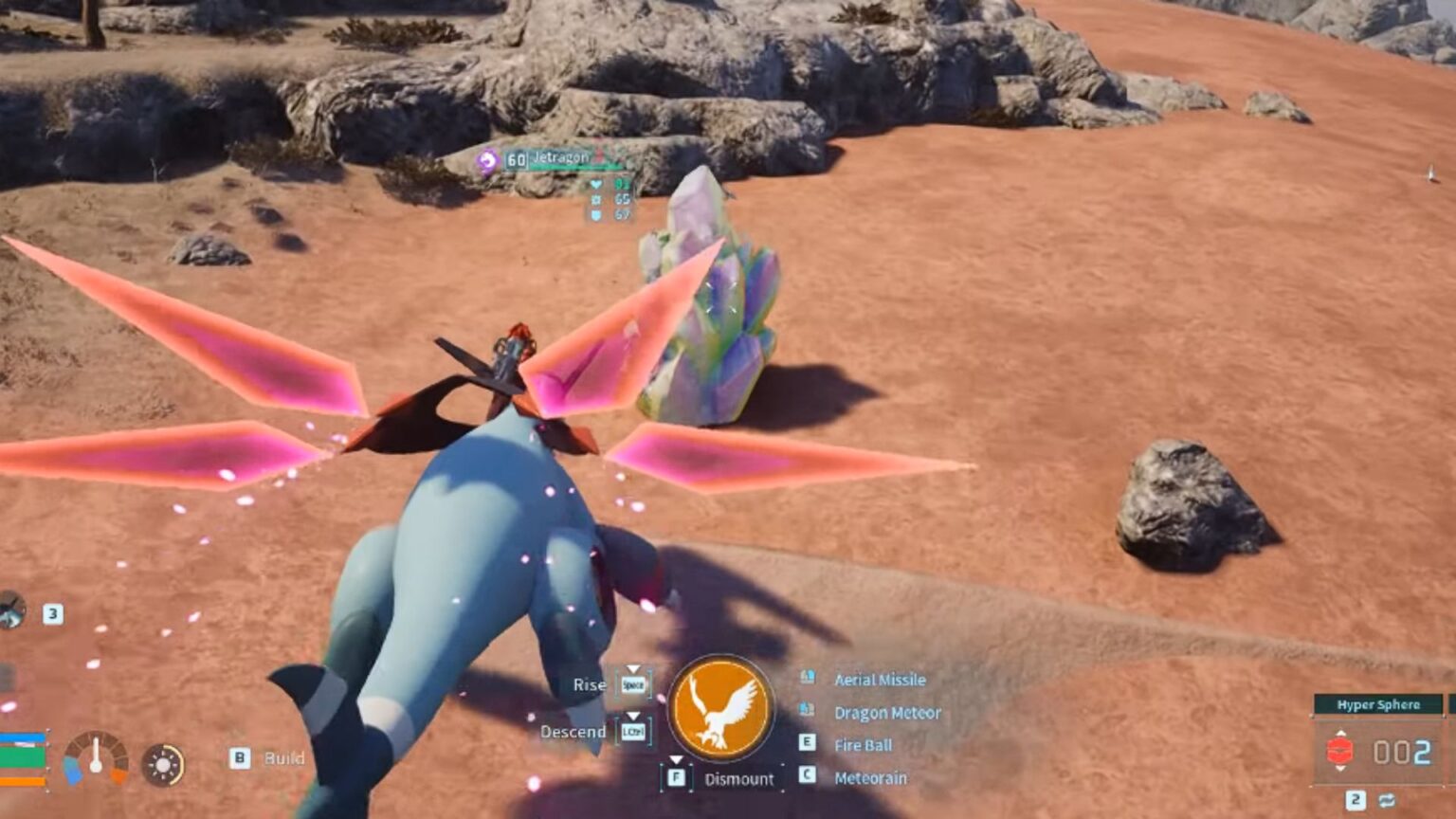
Task: Click the orange bird mount icon
Action: [x=721, y=708]
